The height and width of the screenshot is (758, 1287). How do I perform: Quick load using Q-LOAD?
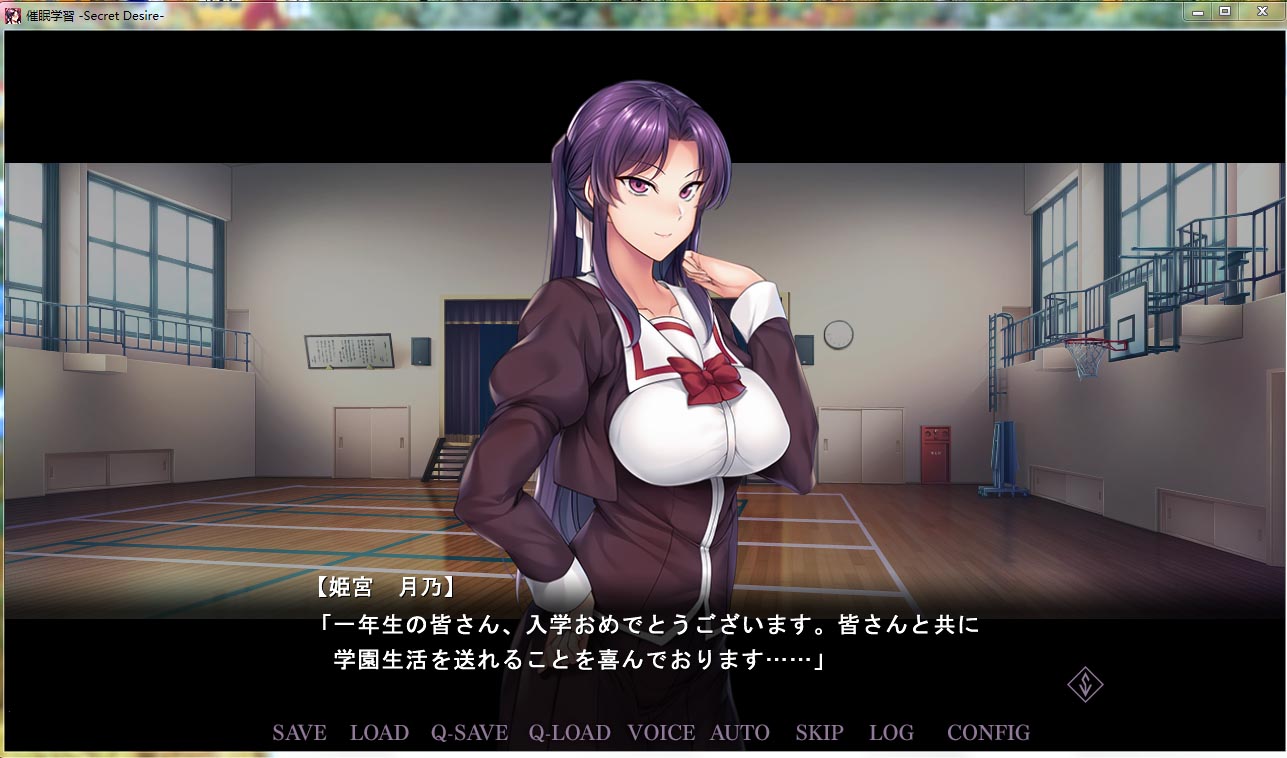569,733
